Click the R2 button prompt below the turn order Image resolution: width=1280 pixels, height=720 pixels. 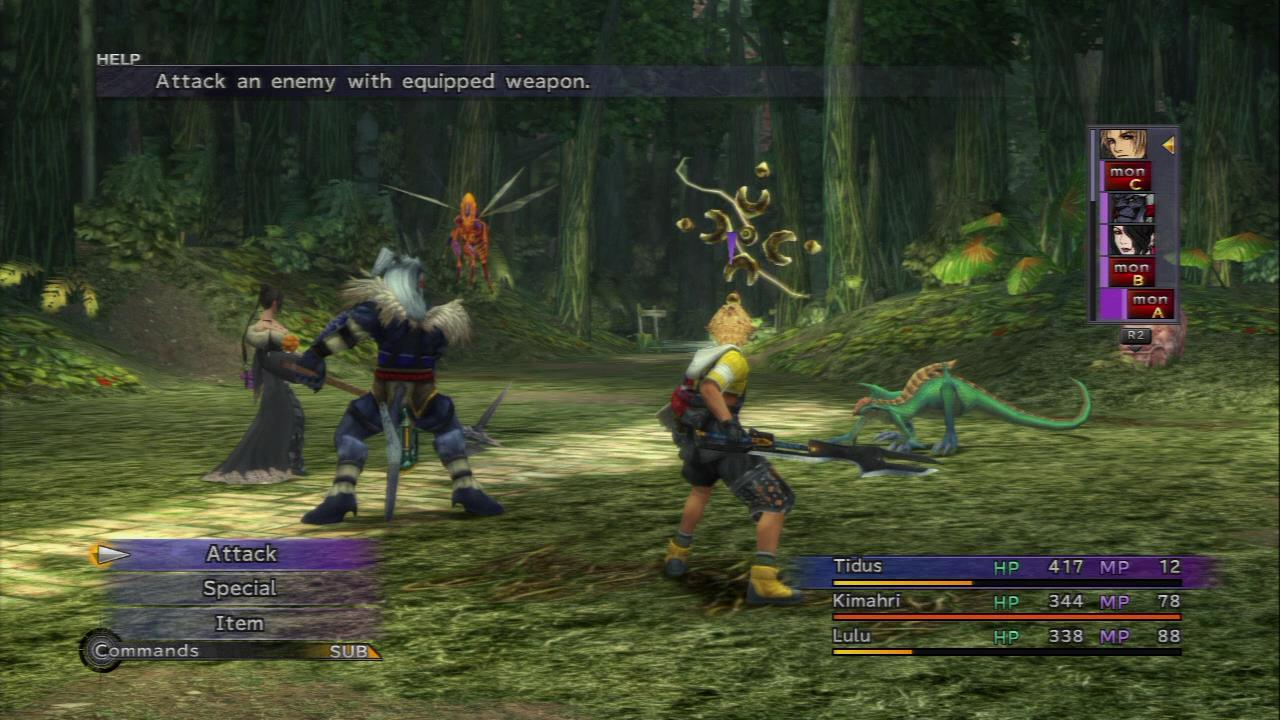coord(1134,337)
